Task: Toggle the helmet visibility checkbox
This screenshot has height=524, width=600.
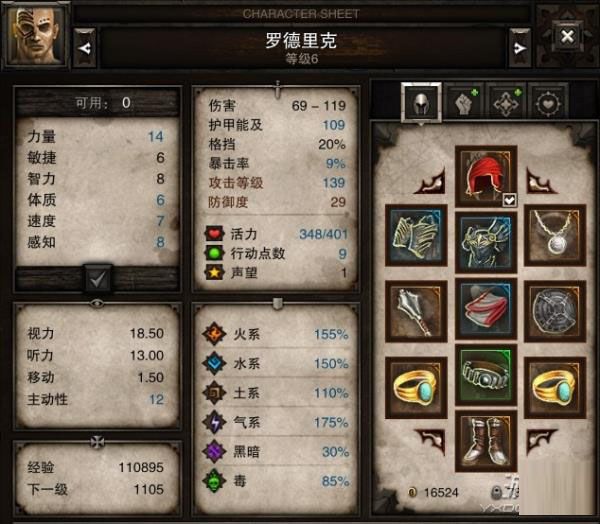Action: [509, 200]
